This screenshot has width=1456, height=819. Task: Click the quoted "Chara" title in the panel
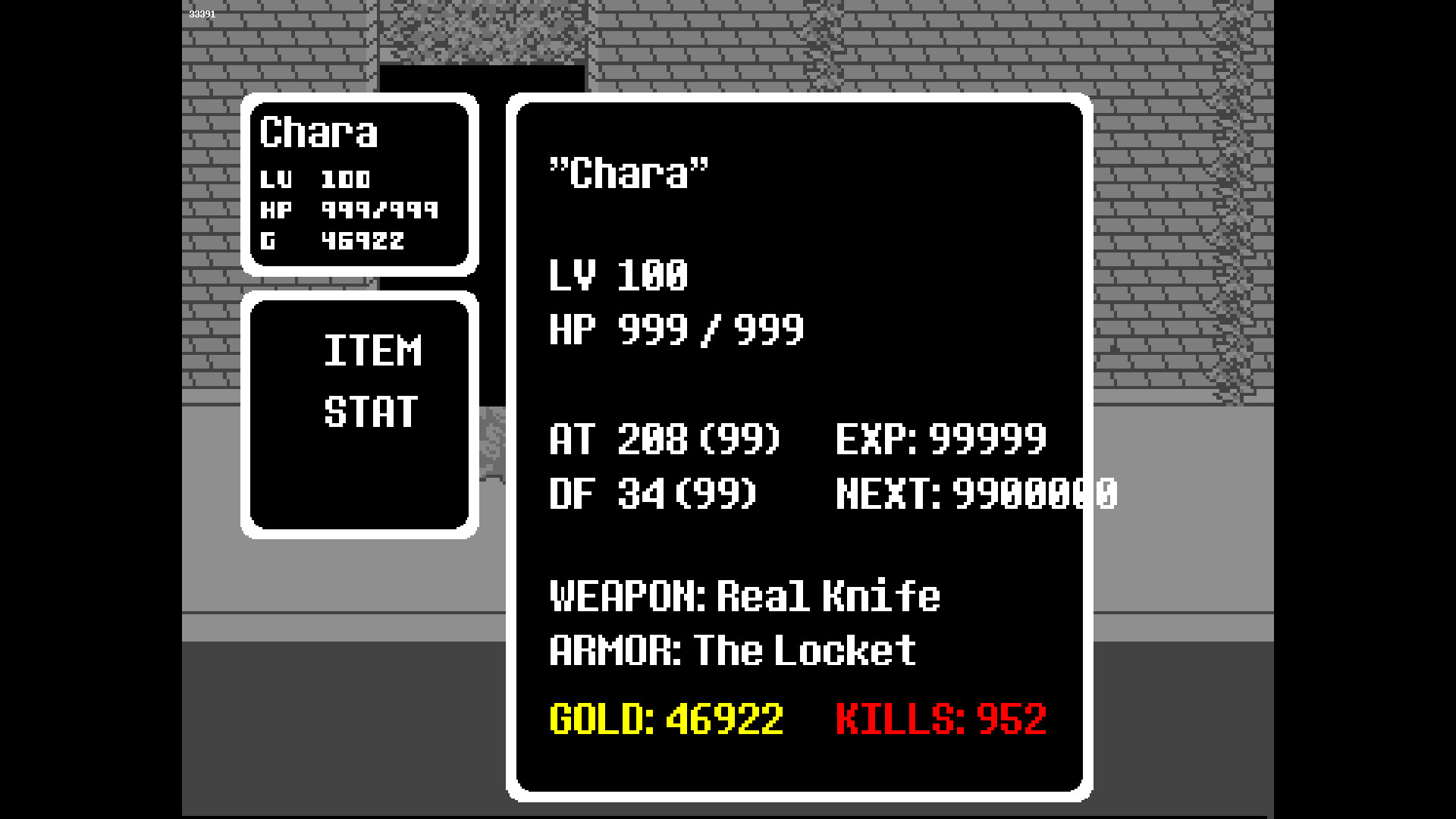click(626, 173)
